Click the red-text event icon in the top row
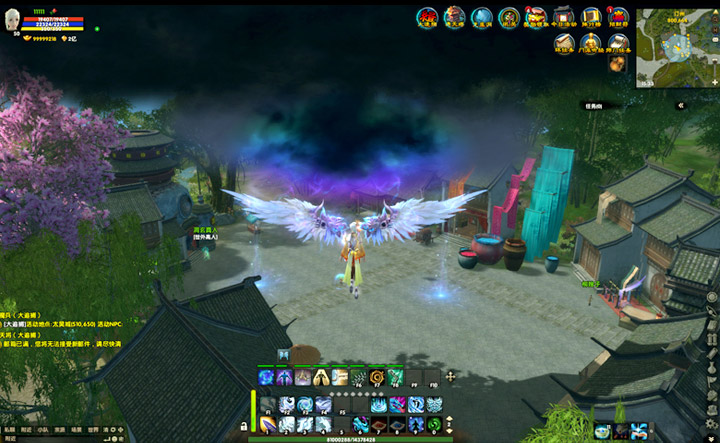This screenshot has height=443, width=720. click(x=428, y=17)
